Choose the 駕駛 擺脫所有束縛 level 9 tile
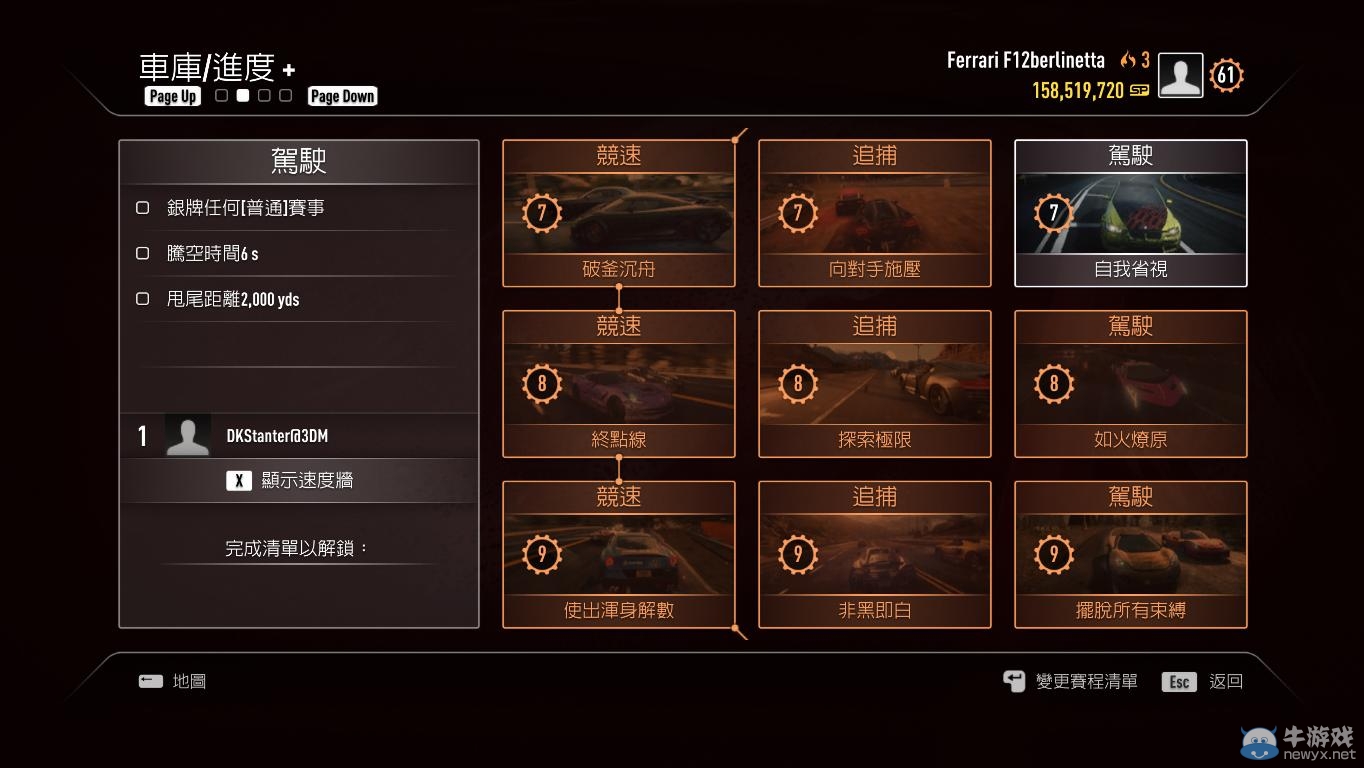 point(1130,554)
